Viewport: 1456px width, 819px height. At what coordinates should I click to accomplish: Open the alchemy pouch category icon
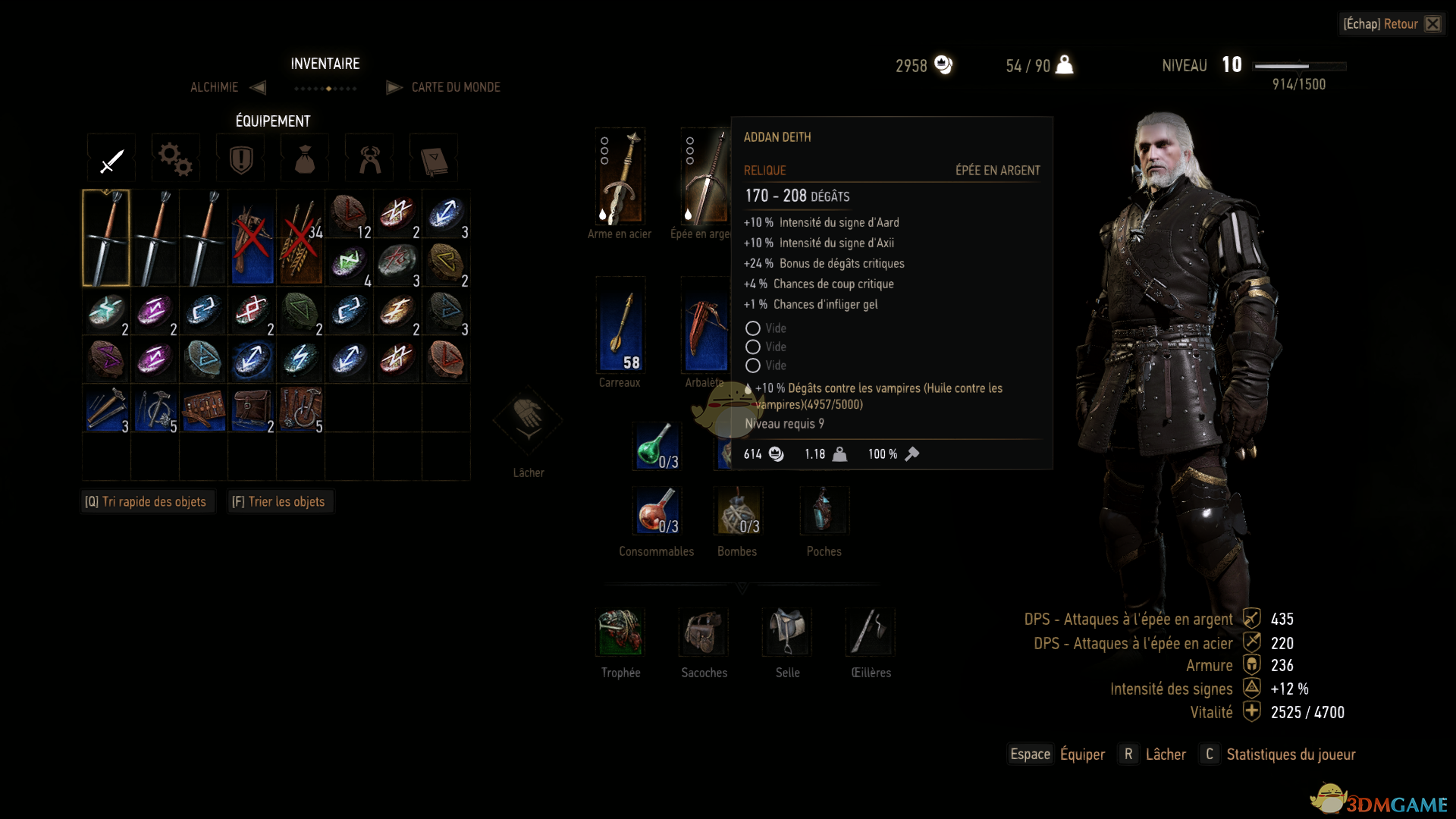pyautogui.click(x=304, y=158)
